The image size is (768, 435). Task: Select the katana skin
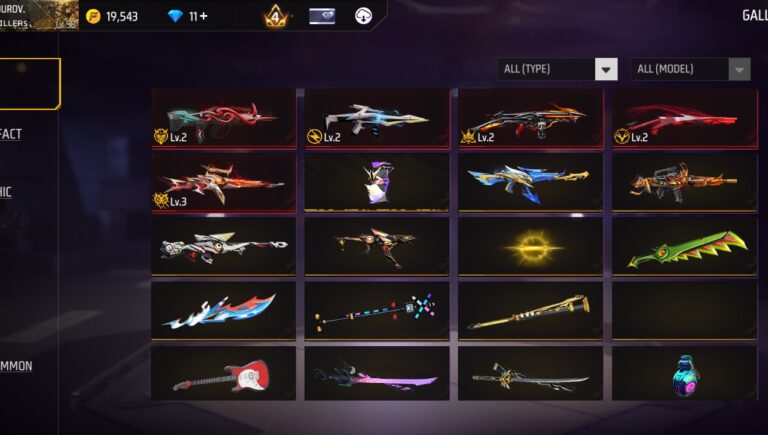[x=530, y=374]
